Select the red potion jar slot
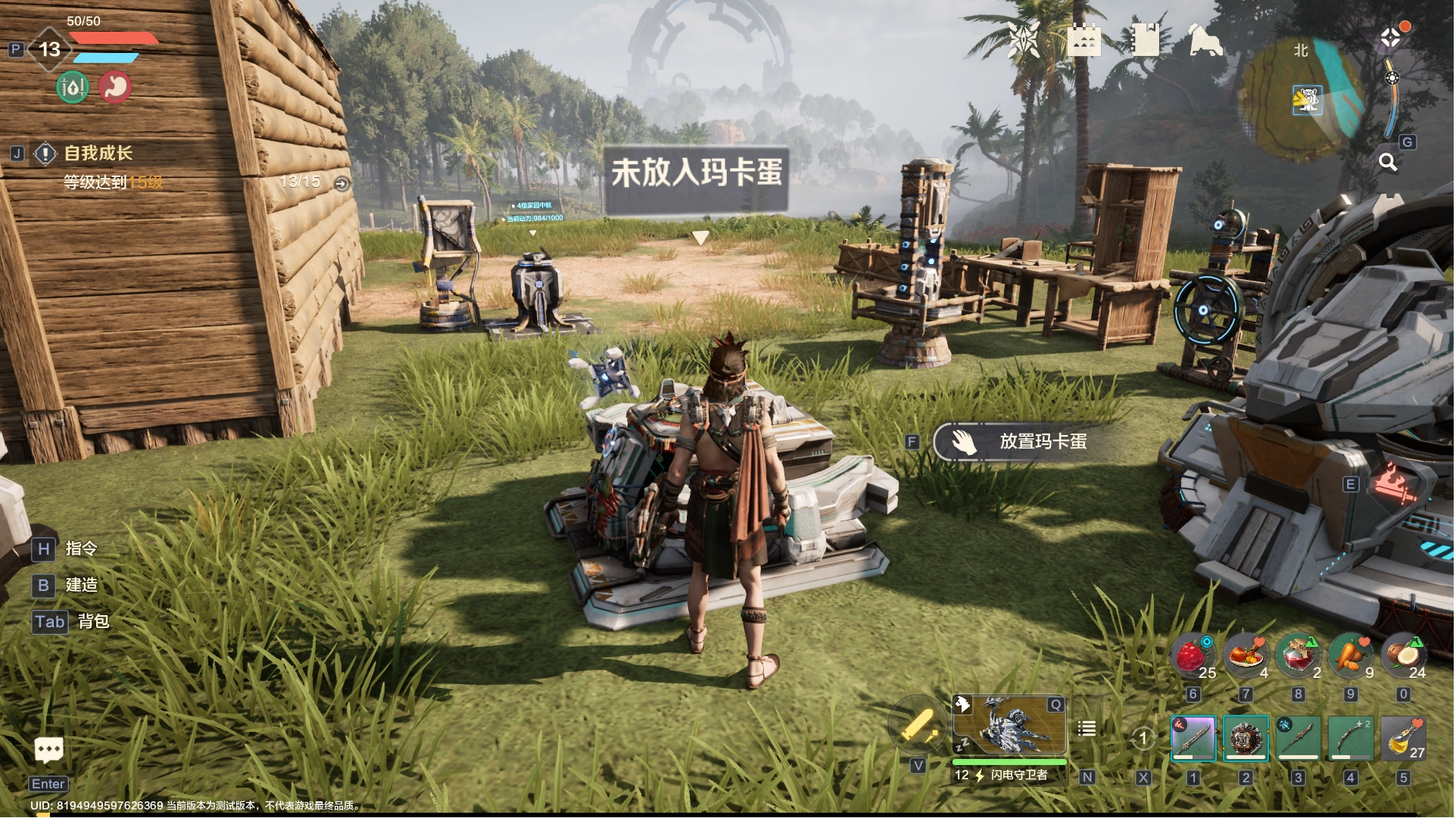The width and height of the screenshot is (1456, 818). pyautogui.click(x=1298, y=656)
